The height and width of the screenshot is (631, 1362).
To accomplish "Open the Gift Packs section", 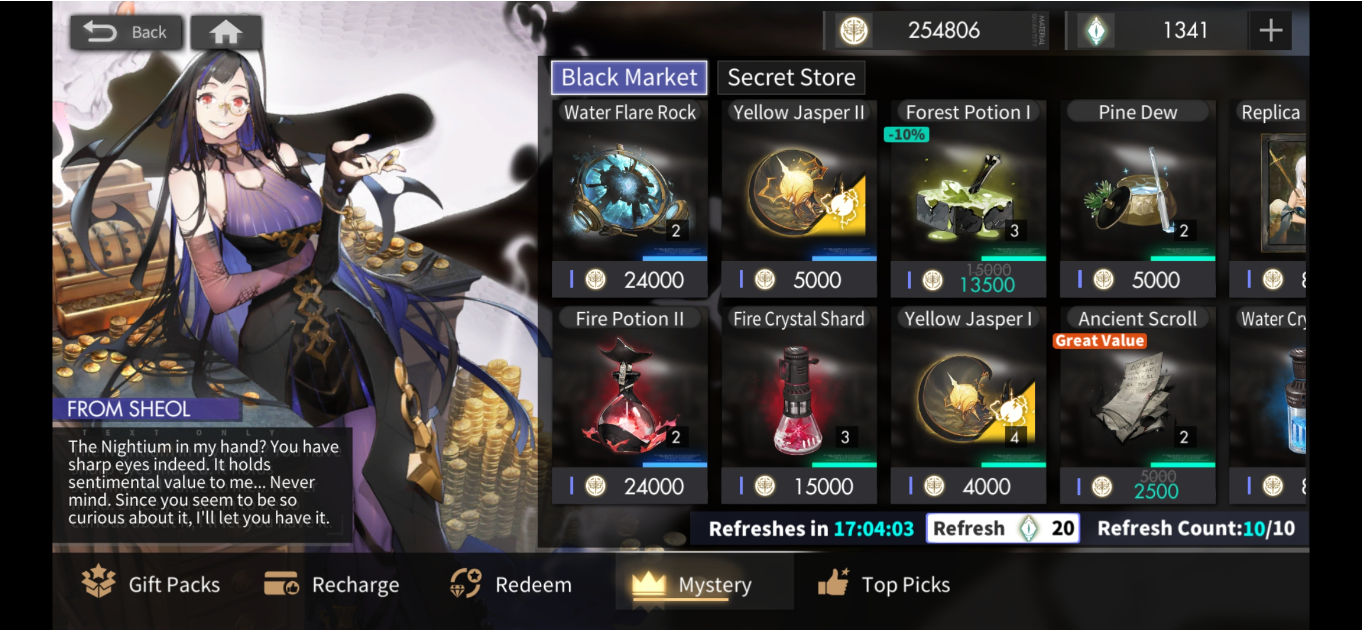I will point(152,585).
